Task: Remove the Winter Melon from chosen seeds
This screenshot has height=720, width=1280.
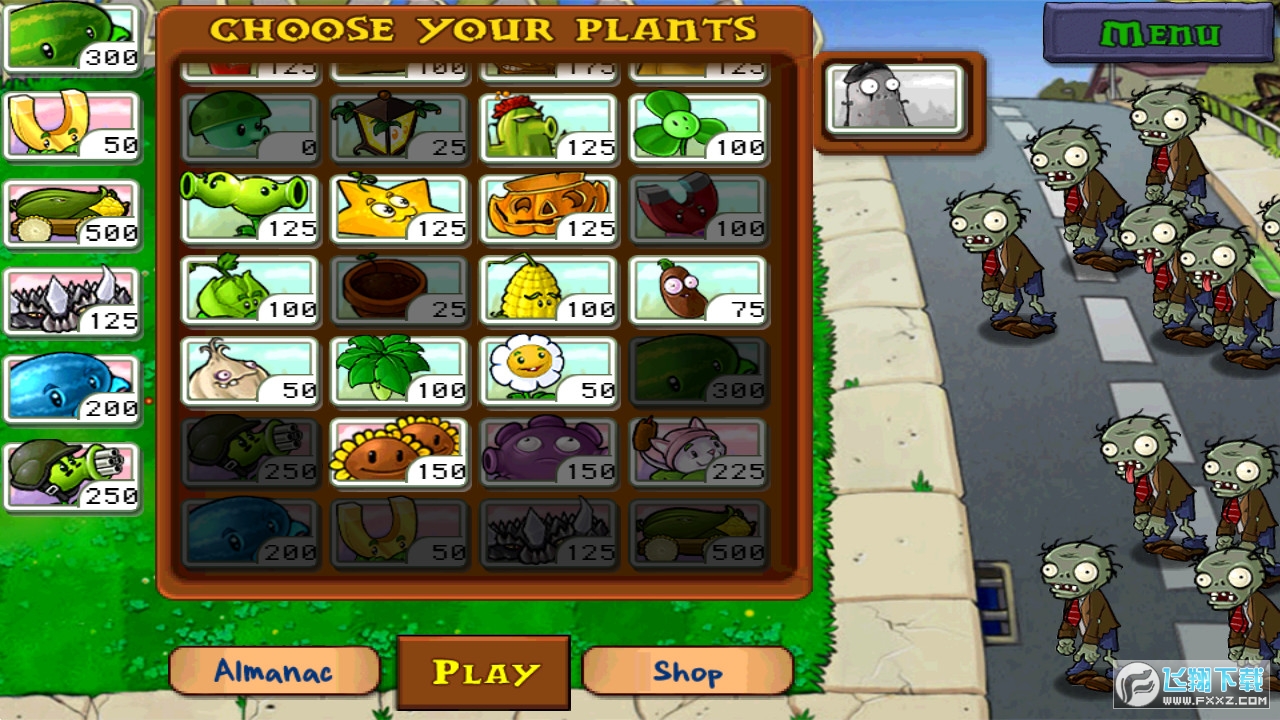Action: tap(72, 389)
